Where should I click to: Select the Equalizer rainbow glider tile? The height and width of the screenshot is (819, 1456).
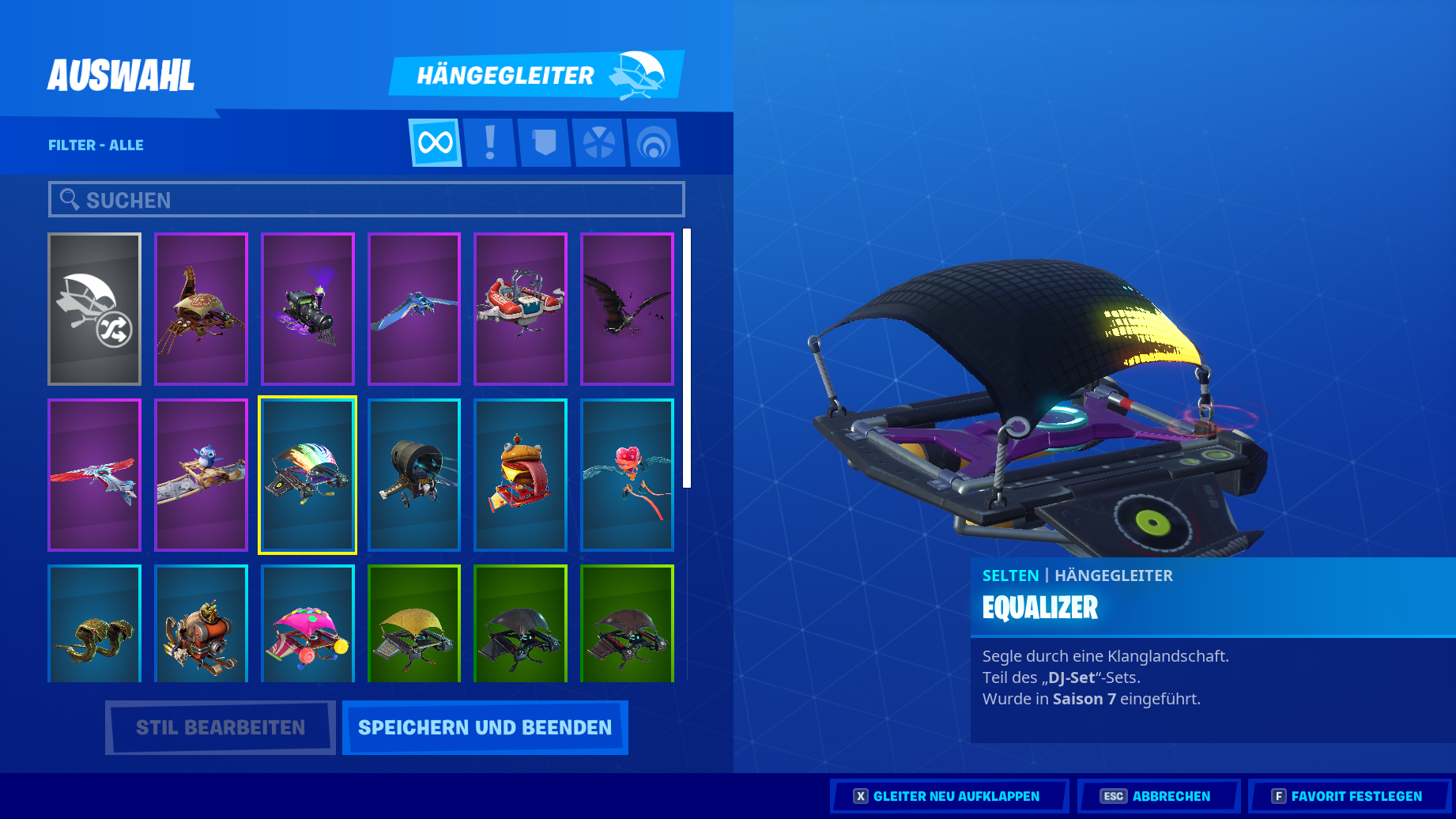point(307,475)
